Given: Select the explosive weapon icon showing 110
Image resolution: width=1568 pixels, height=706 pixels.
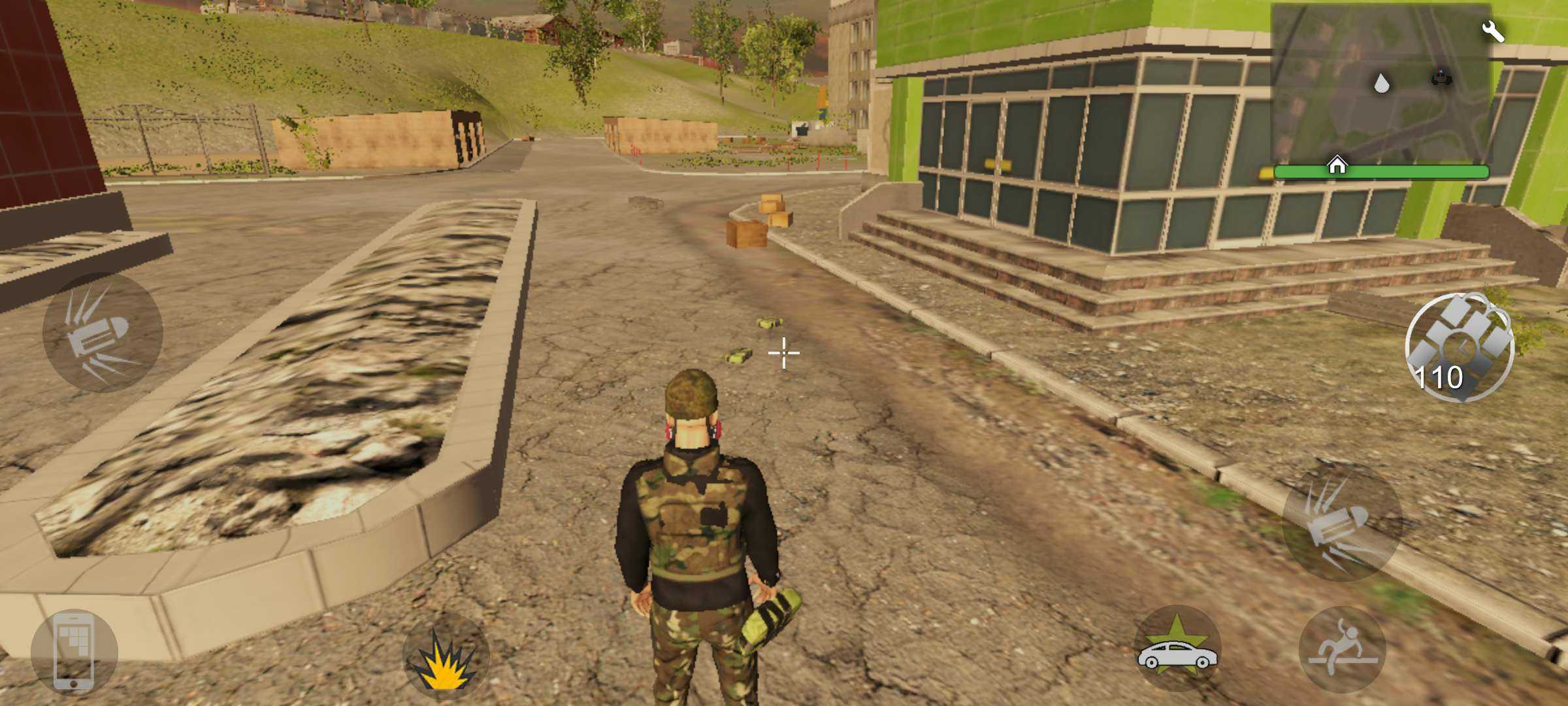Looking at the screenshot, I should [x=1459, y=346].
